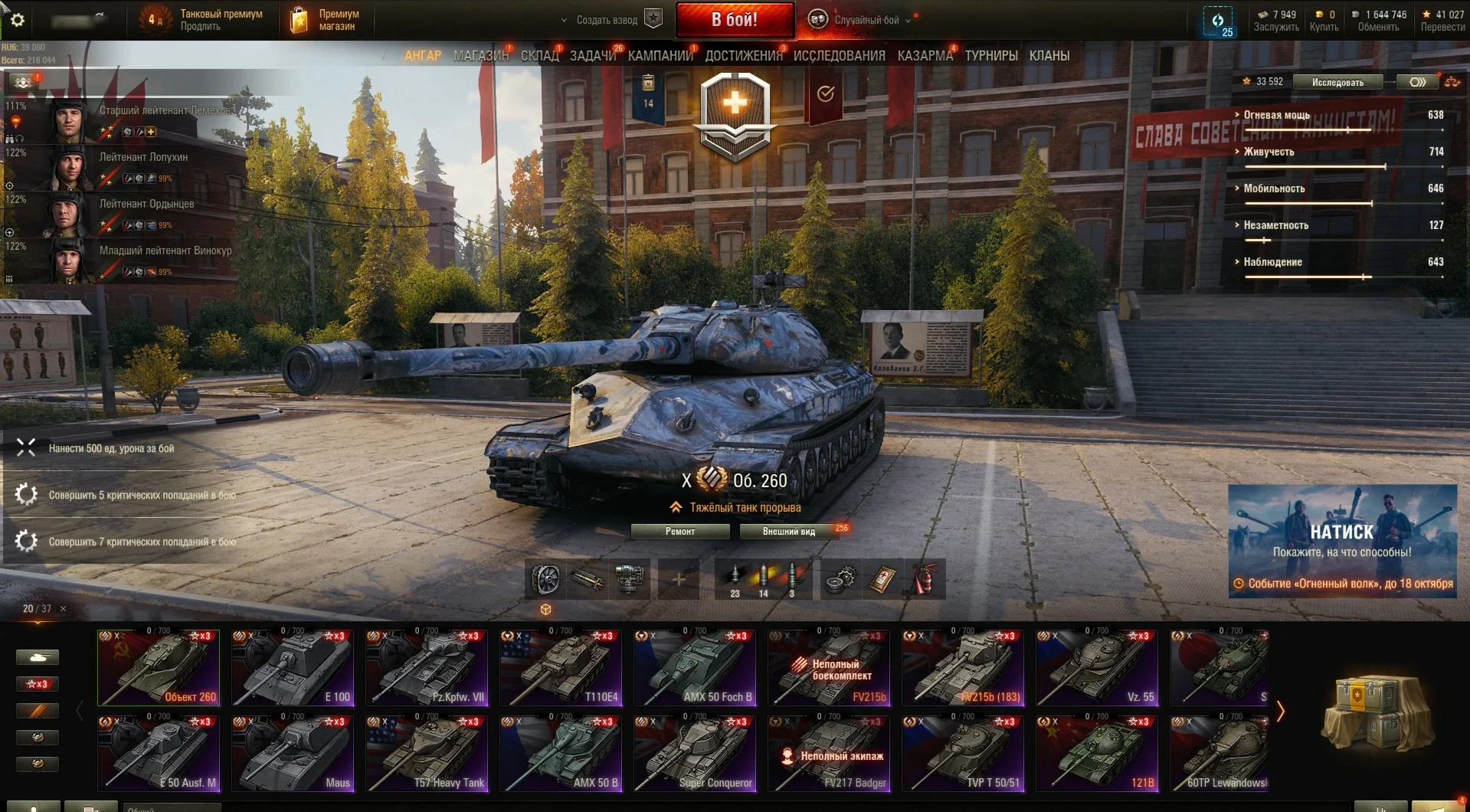Click the fire extinguisher consumable slot
Image resolution: width=1470 pixels, height=812 pixels.
click(925, 580)
